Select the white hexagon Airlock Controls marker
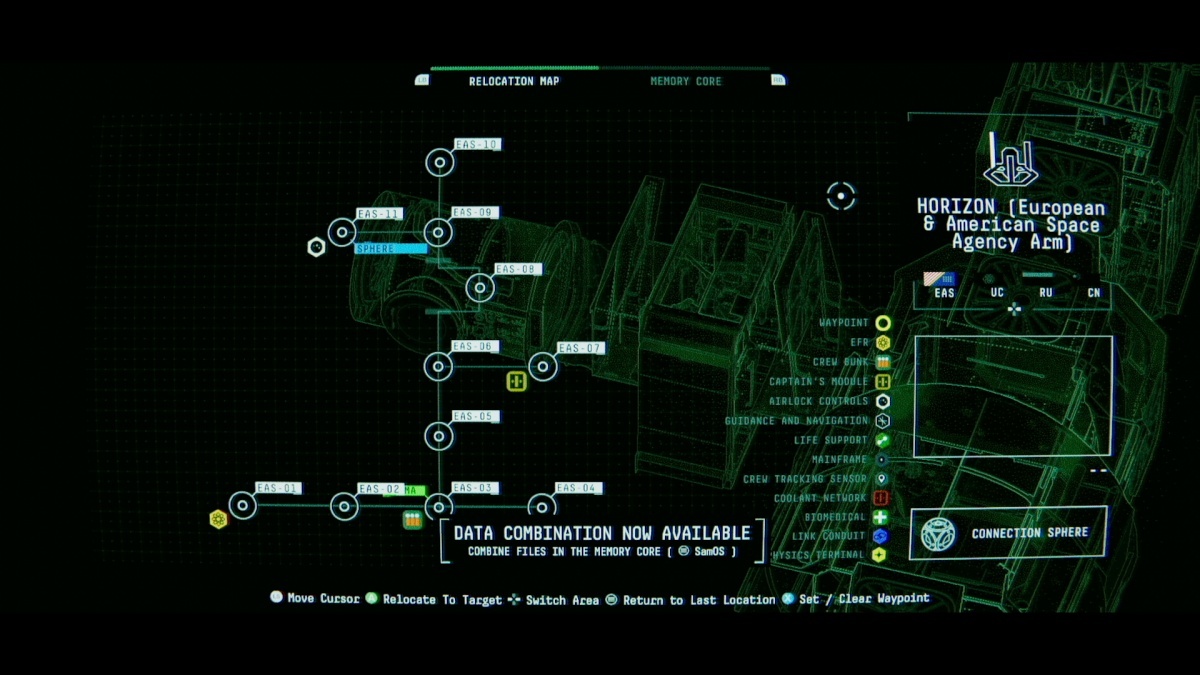1200x675 pixels. [316, 246]
